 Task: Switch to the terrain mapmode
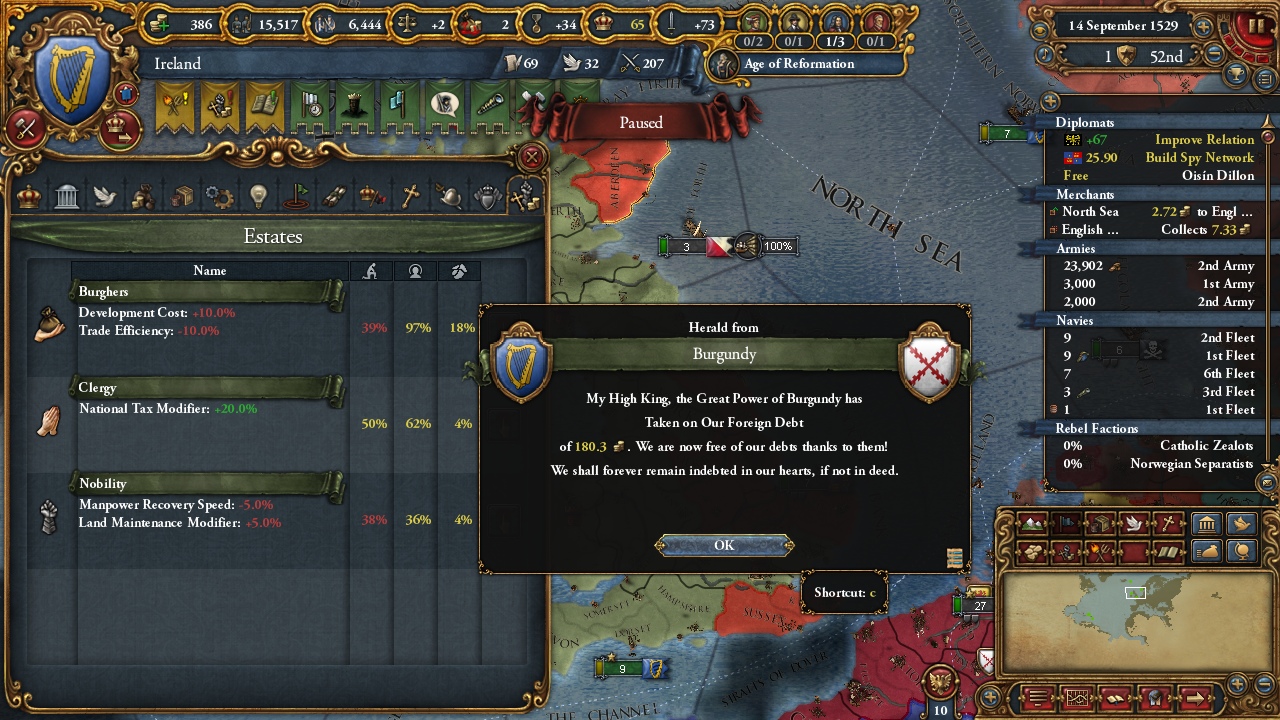pos(1033,525)
